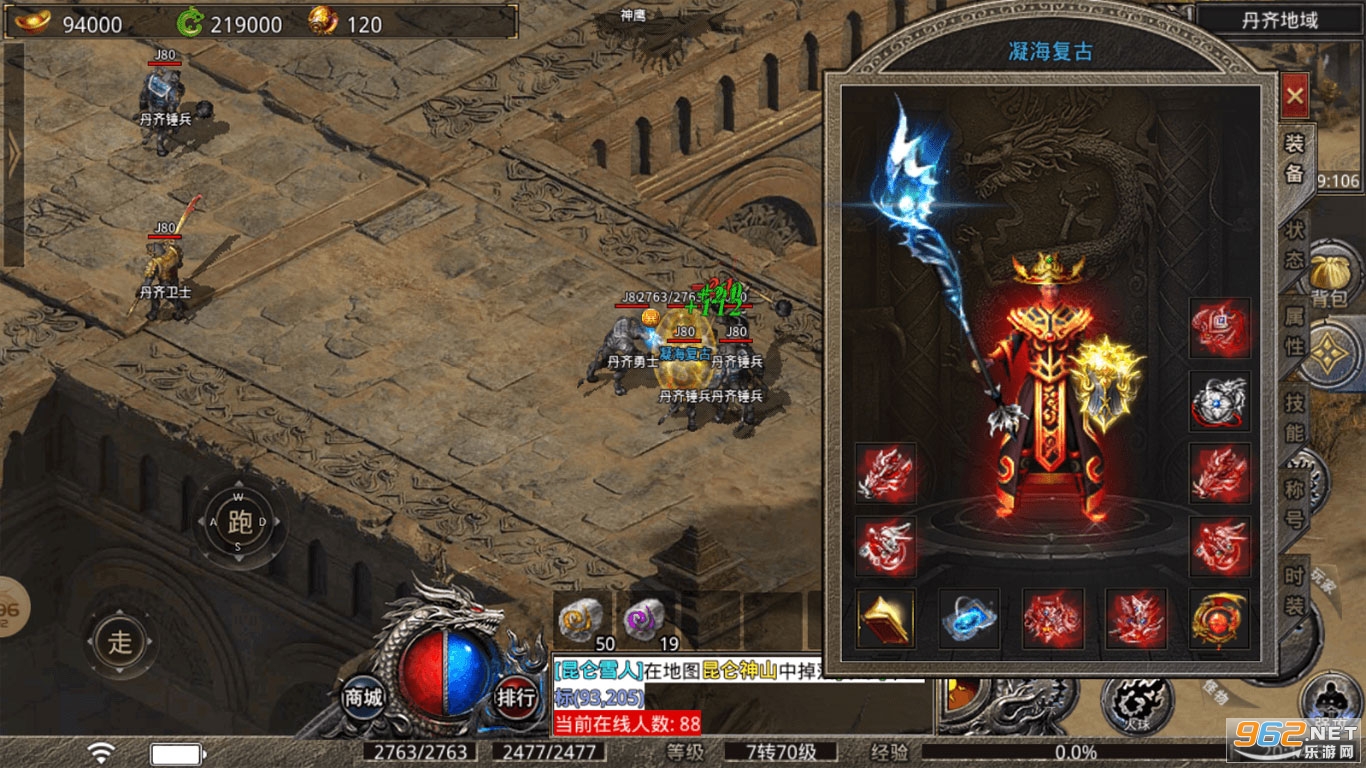Viewport: 1366px width, 768px height.
Task: Select the silver dragon medal equipment slot
Action: coord(1219,402)
